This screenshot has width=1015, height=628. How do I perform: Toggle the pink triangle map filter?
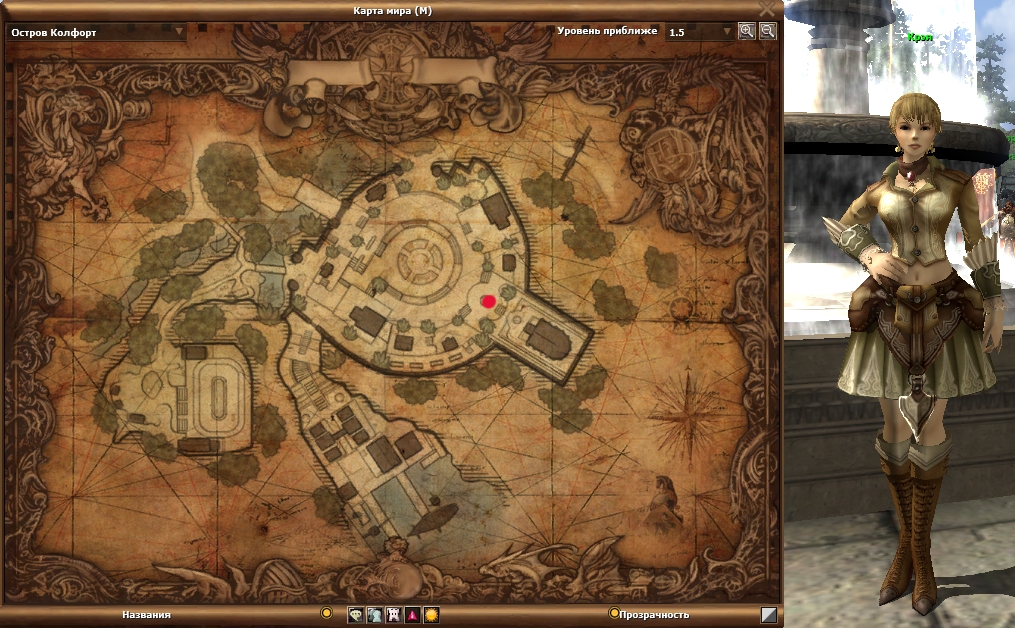tap(412, 615)
